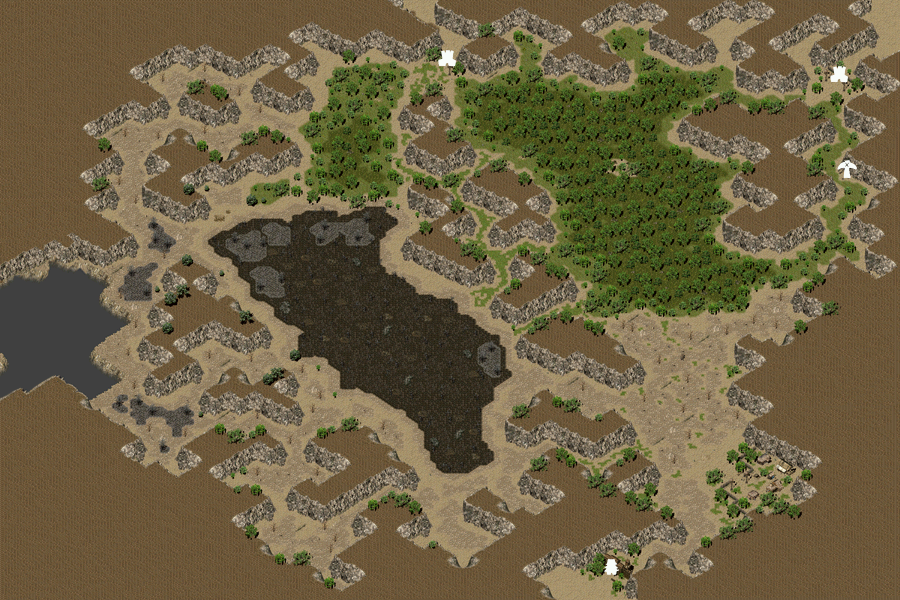Open the white hut marker by the wooden building
The width and height of the screenshot is (900, 600).
tap(611, 567)
